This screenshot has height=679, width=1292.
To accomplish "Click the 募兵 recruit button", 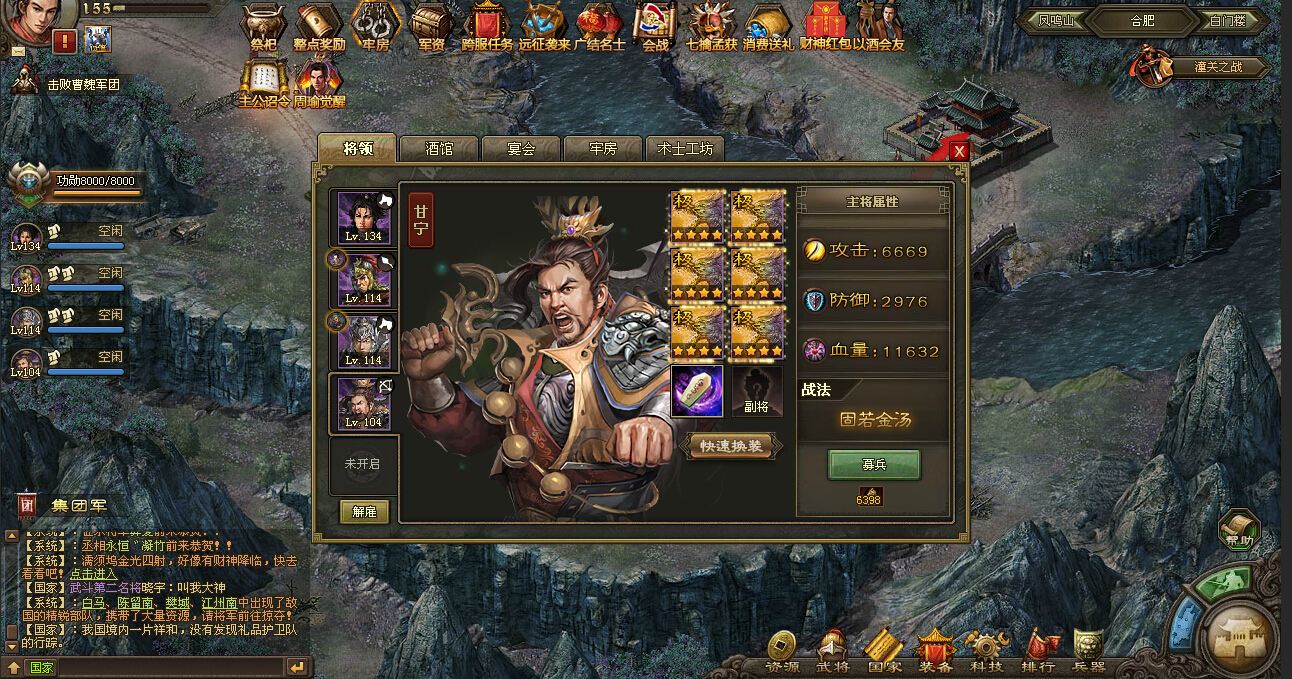I will tap(874, 465).
